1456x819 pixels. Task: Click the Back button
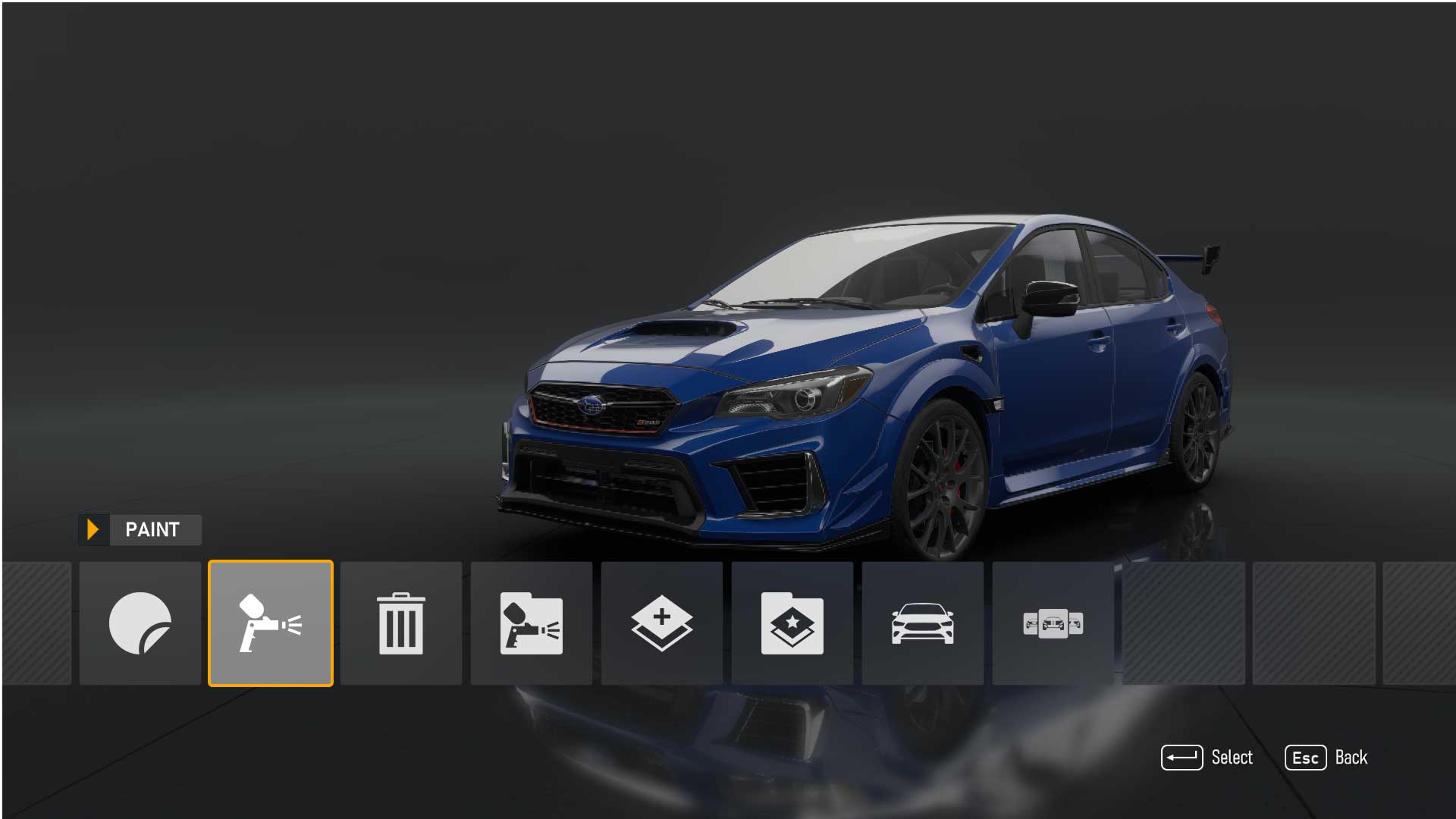coord(1326,758)
